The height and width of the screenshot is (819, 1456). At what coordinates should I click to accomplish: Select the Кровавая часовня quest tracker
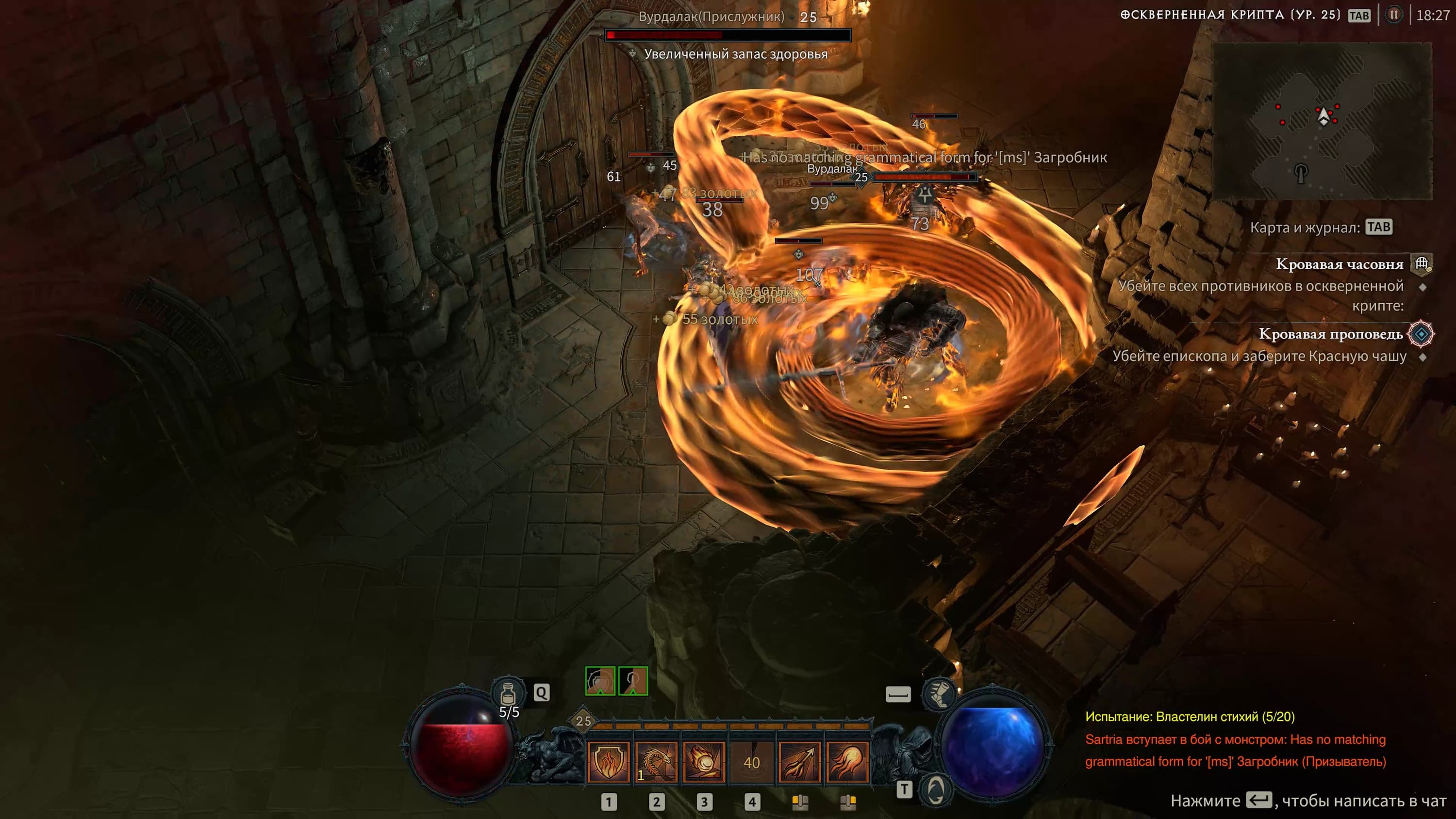click(x=1340, y=264)
